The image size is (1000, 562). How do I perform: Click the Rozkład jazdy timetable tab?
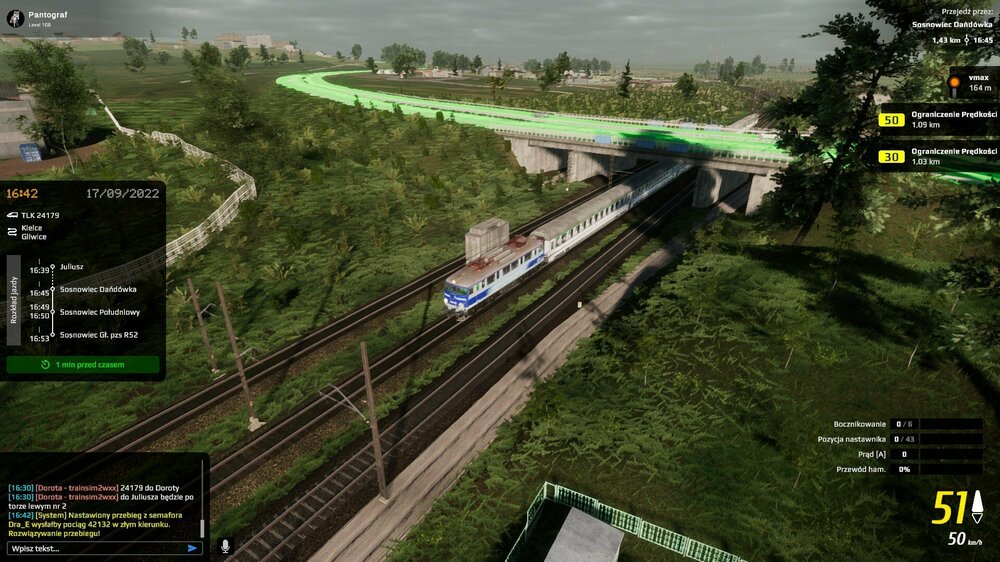coord(14,298)
